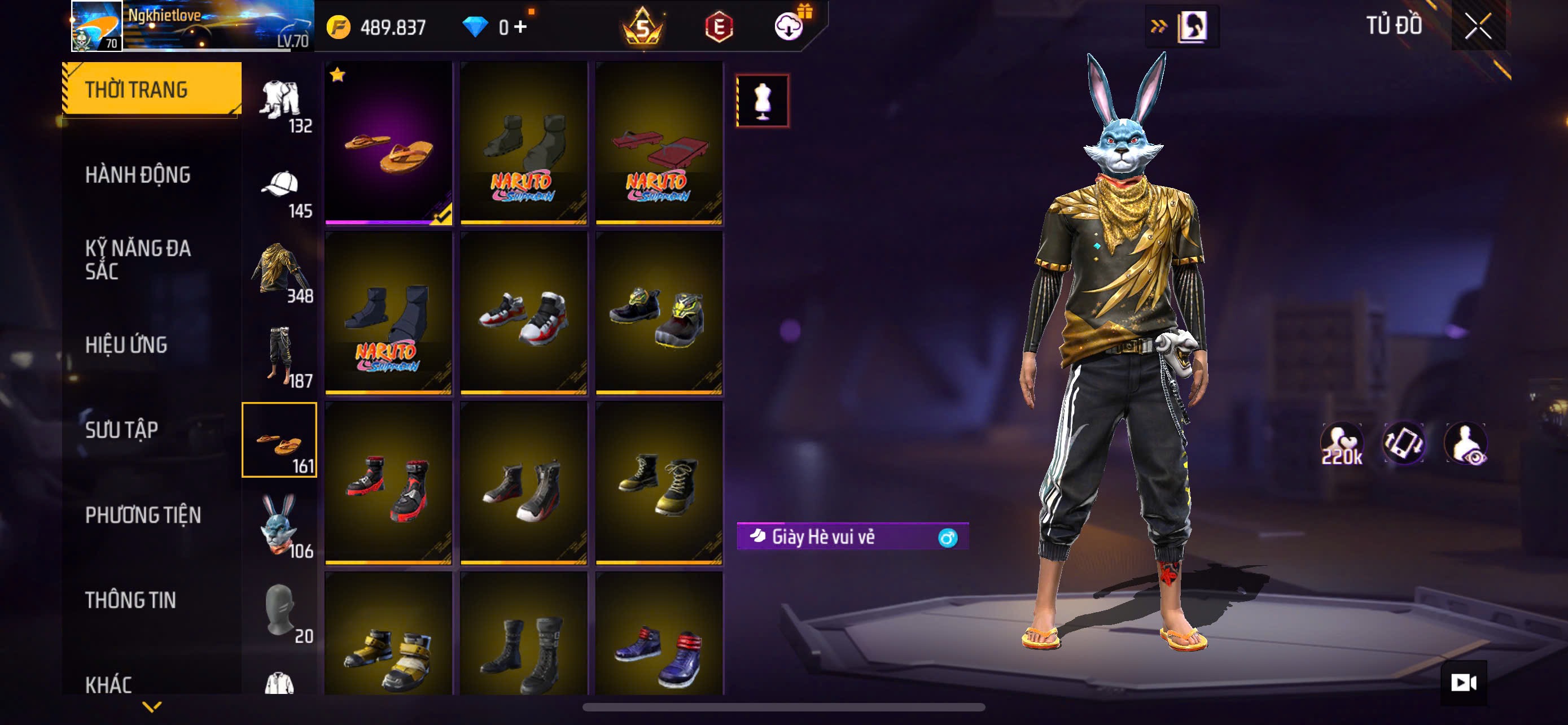Add diamonds with the plus button

point(521,27)
